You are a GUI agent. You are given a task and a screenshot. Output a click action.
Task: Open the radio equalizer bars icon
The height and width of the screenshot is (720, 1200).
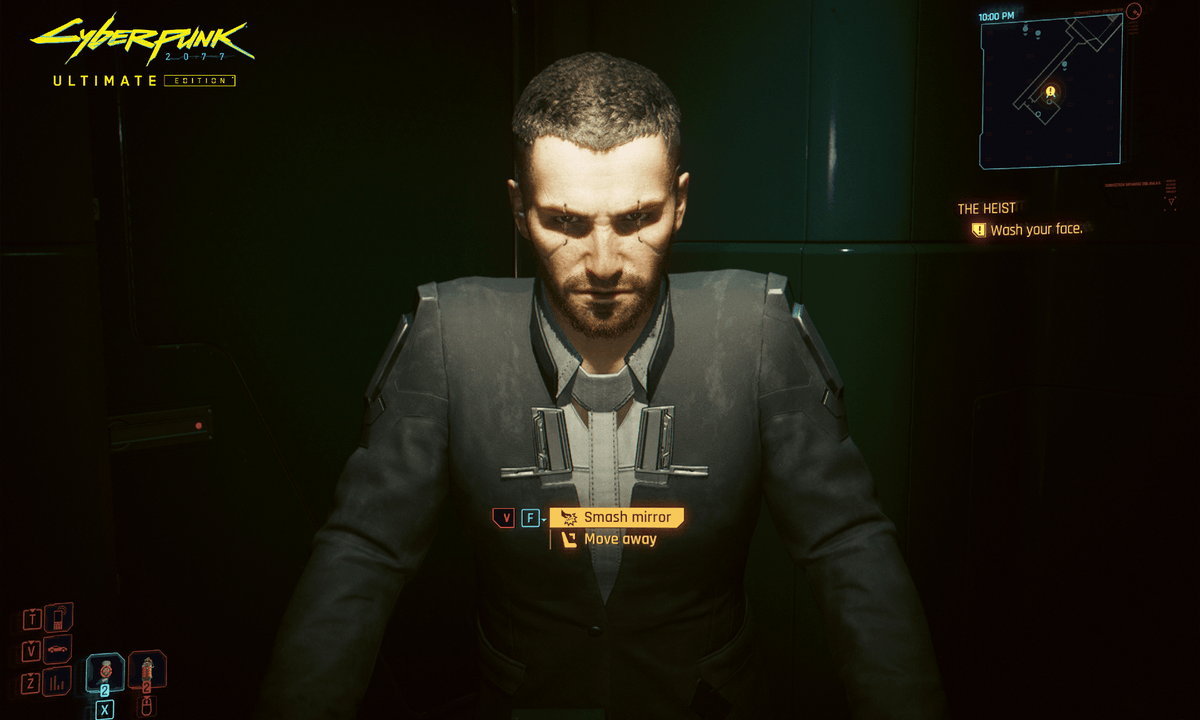pyautogui.click(x=57, y=684)
